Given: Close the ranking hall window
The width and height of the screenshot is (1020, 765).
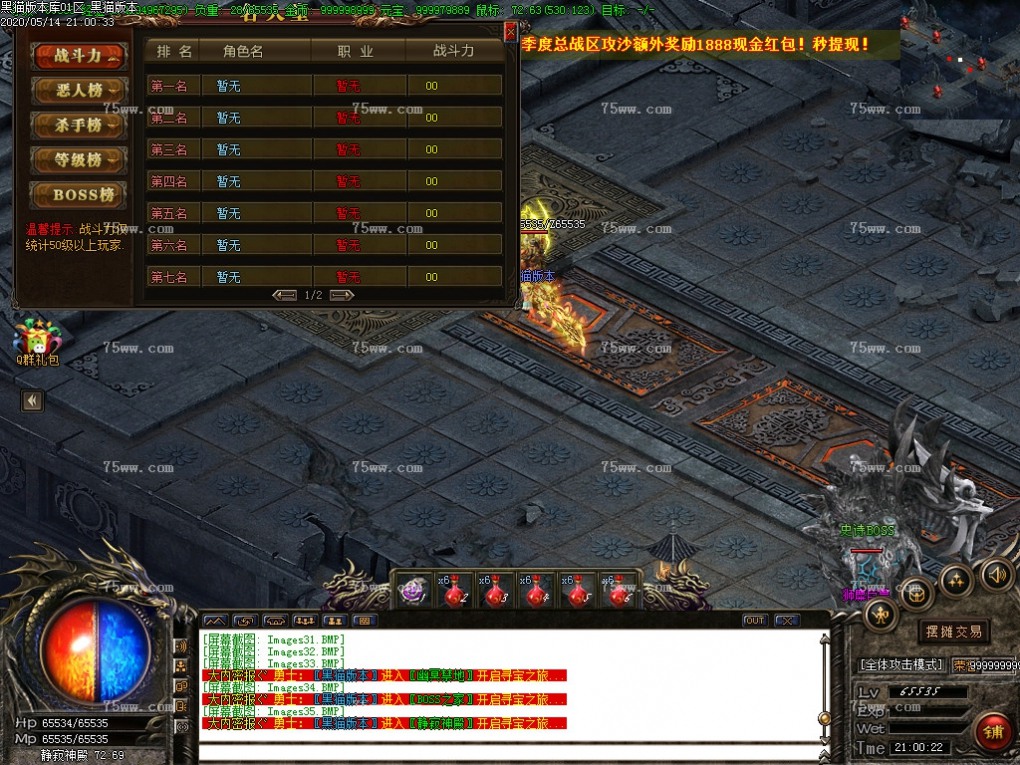Looking at the screenshot, I should click(x=510, y=32).
